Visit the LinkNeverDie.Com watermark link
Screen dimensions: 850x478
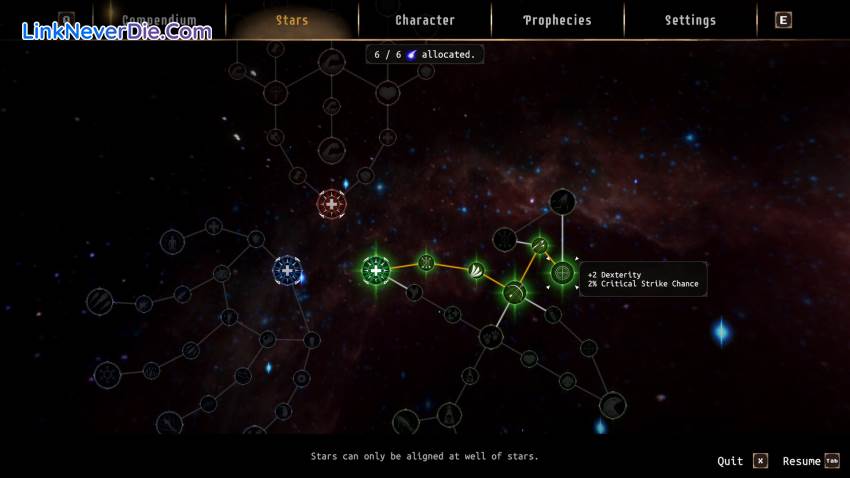117,31
